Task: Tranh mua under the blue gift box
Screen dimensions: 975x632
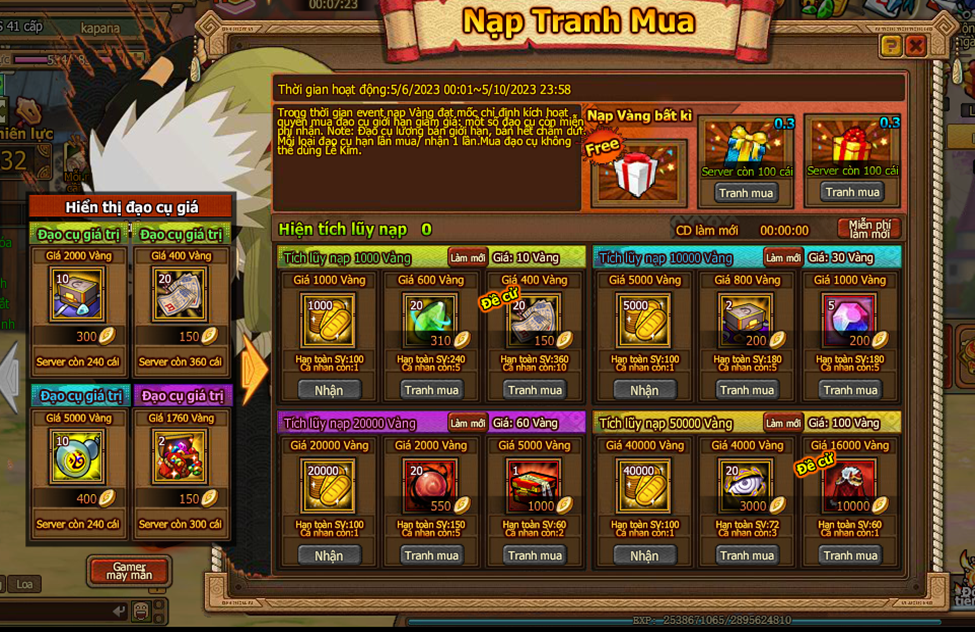Action: tap(746, 192)
